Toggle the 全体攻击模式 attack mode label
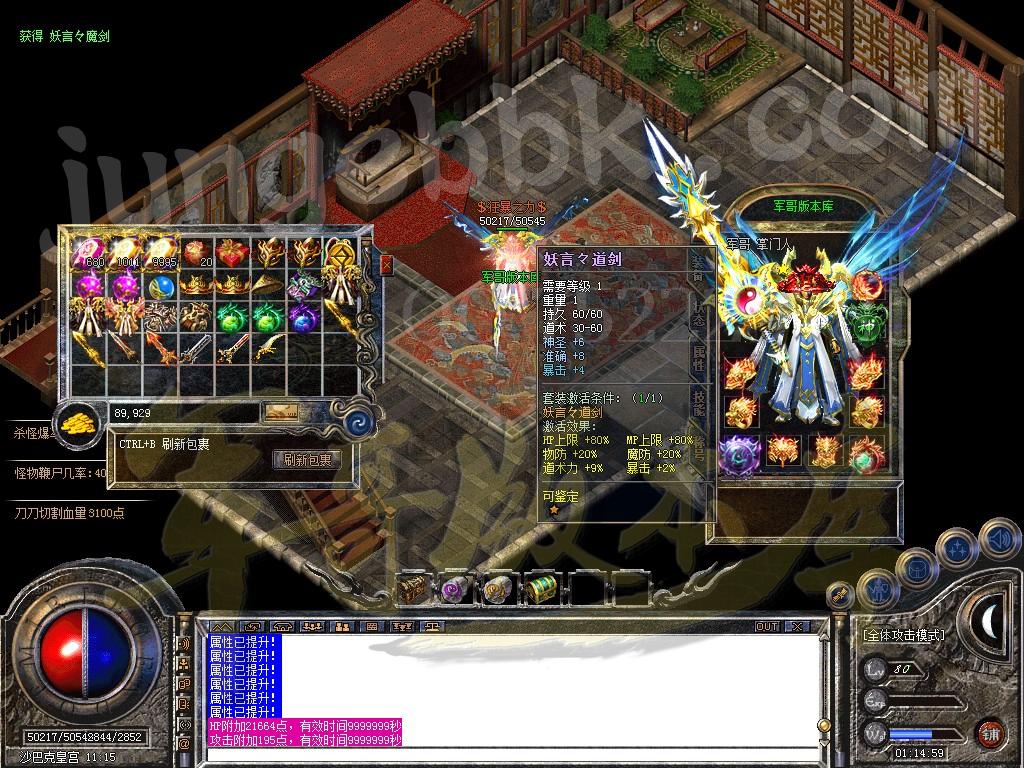Screen dimensions: 1024x768 [903, 635]
